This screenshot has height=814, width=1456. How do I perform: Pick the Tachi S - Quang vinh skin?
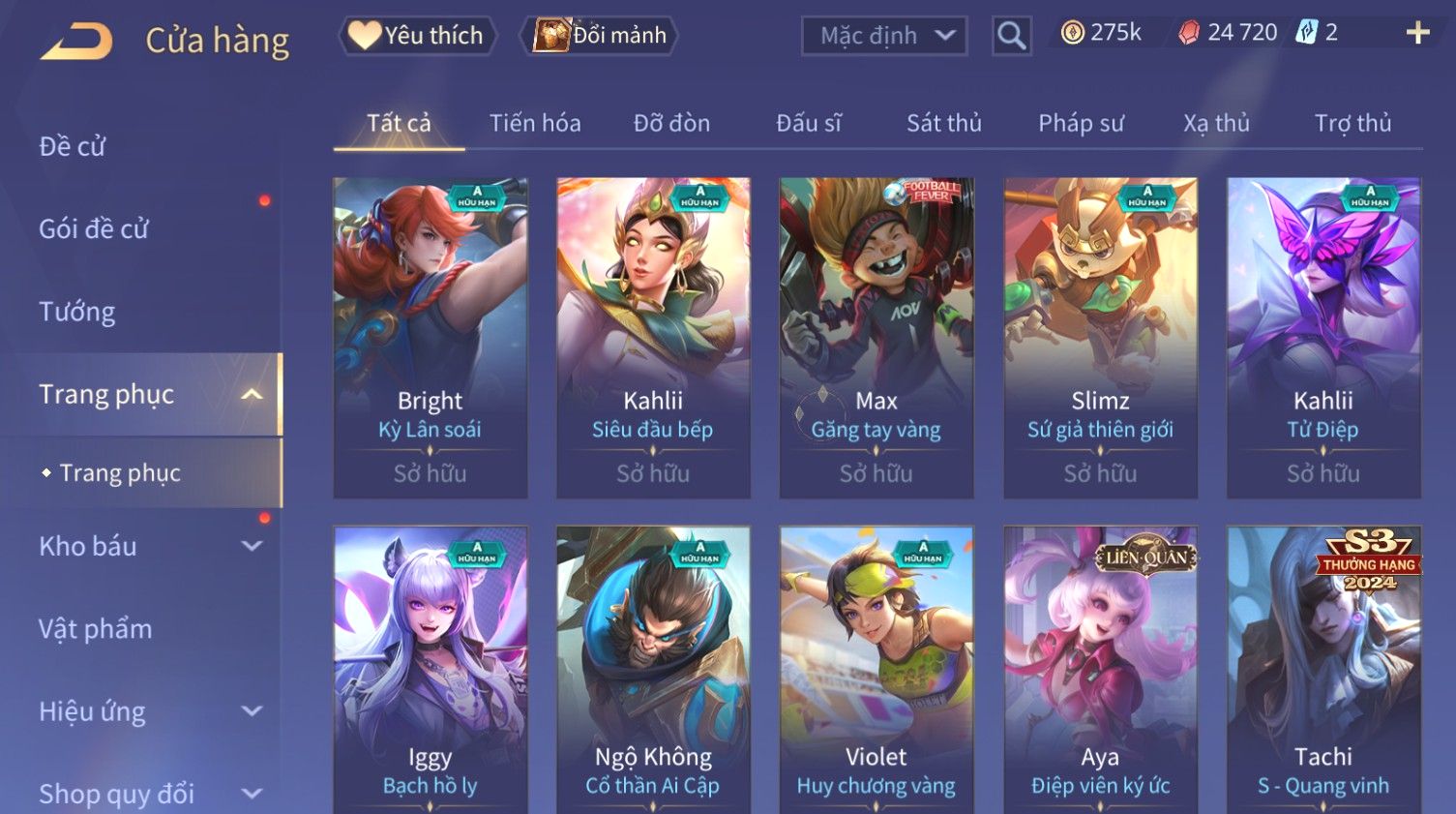tap(1323, 670)
